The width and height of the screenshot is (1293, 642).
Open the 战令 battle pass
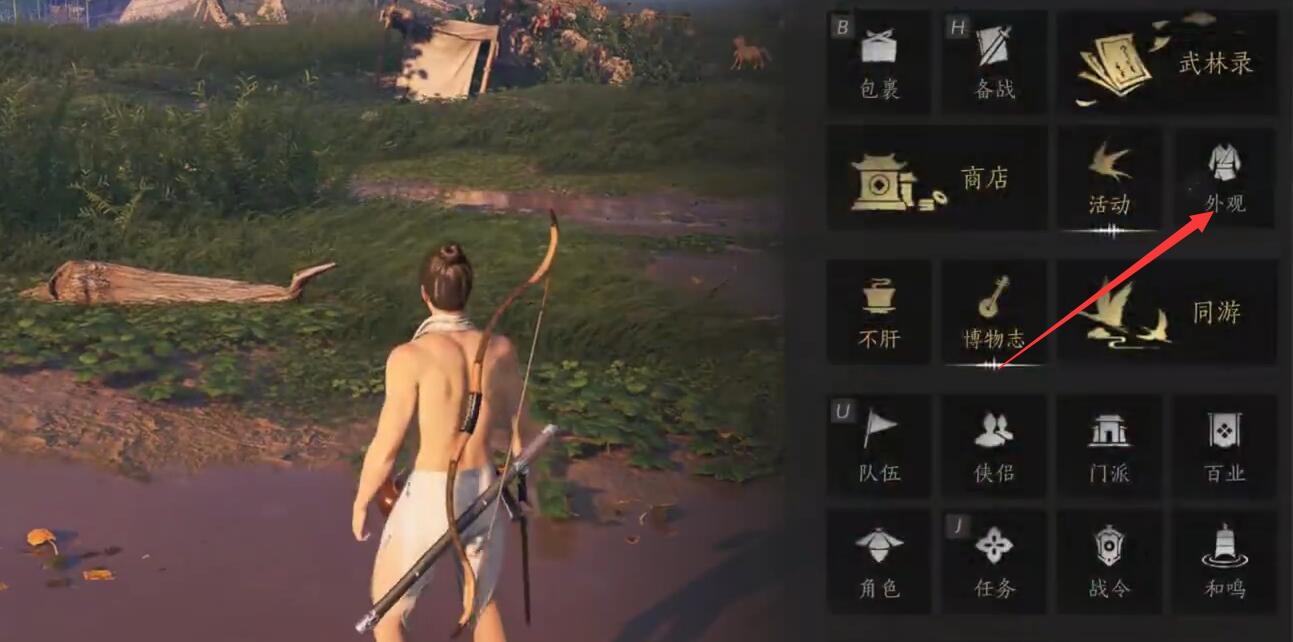tap(1109, 561)
